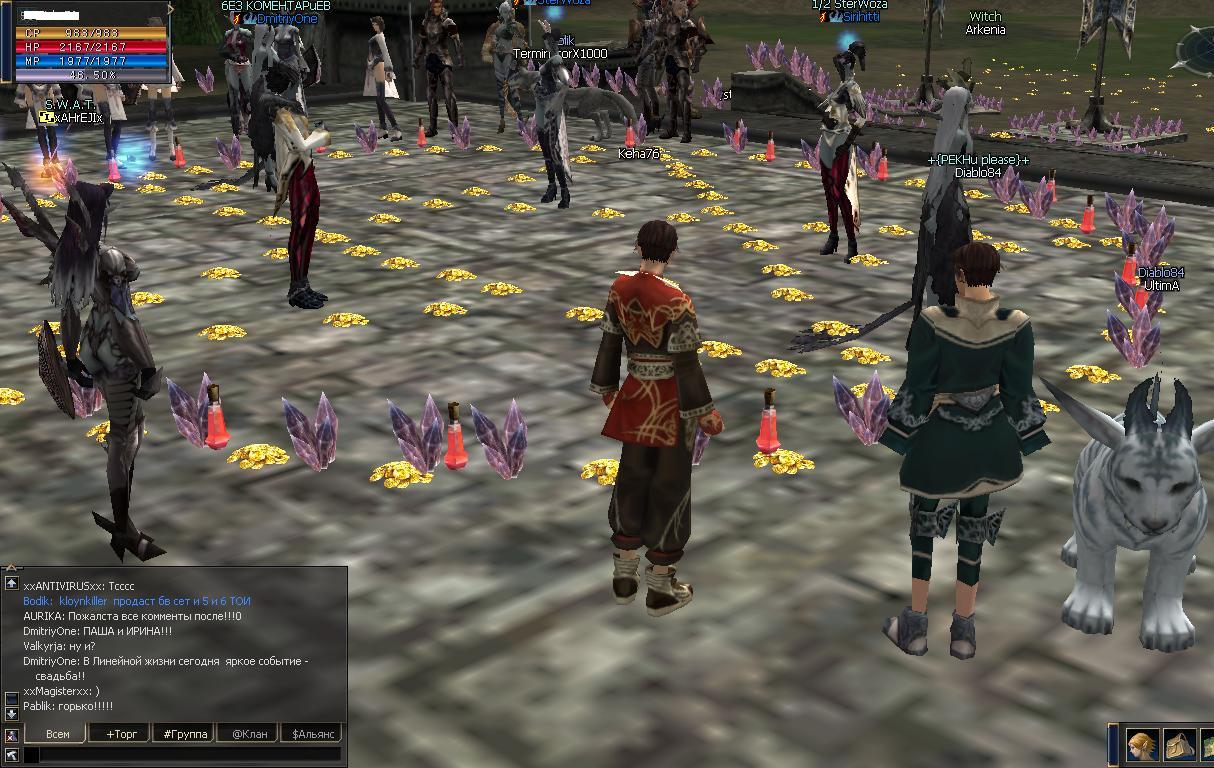Switch to the @Клан chat tab
The width and height of the screenshot is (1214, 768).
tap(250, 734)
